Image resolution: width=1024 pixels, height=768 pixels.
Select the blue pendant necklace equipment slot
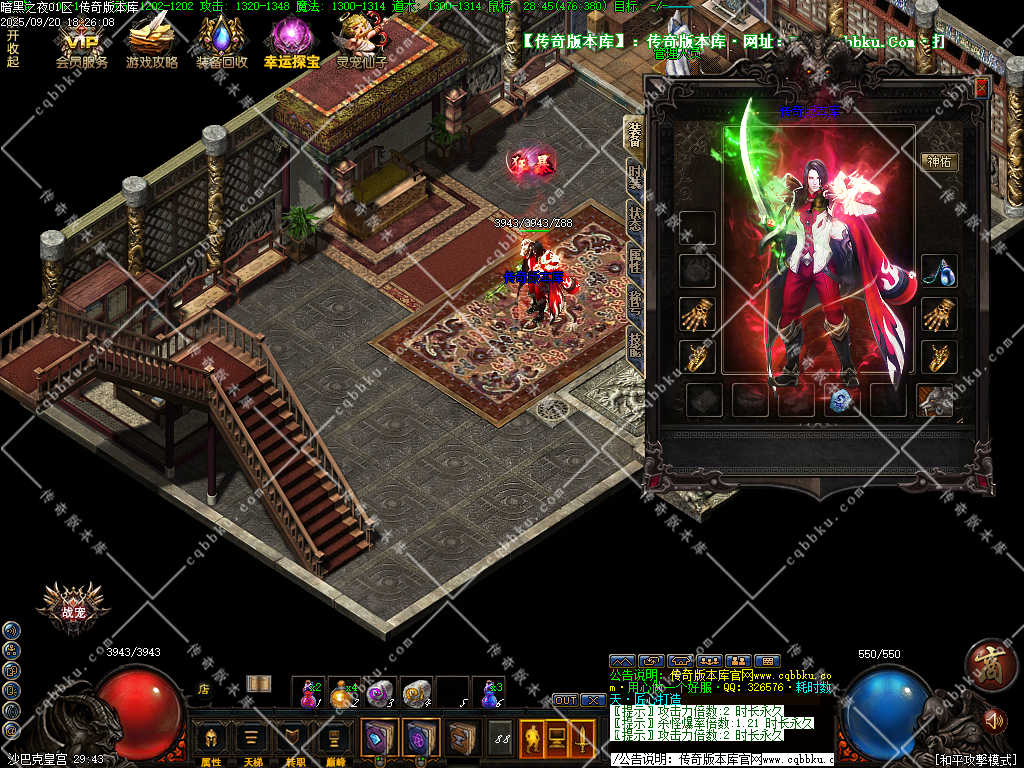point(939,271)
